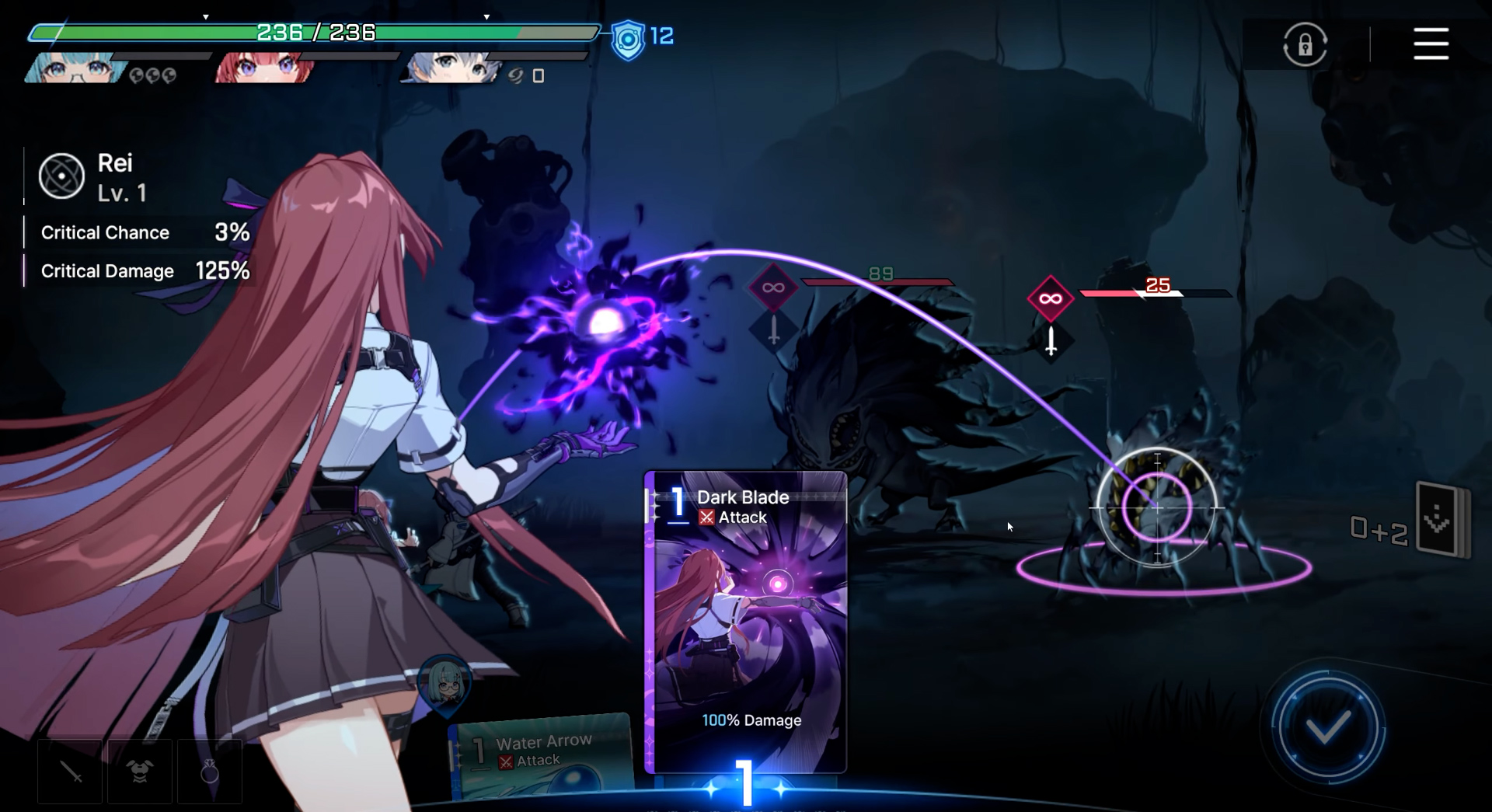Select the Dark Blade attack card
1492x812 pixels.
(x=746, y=622)
